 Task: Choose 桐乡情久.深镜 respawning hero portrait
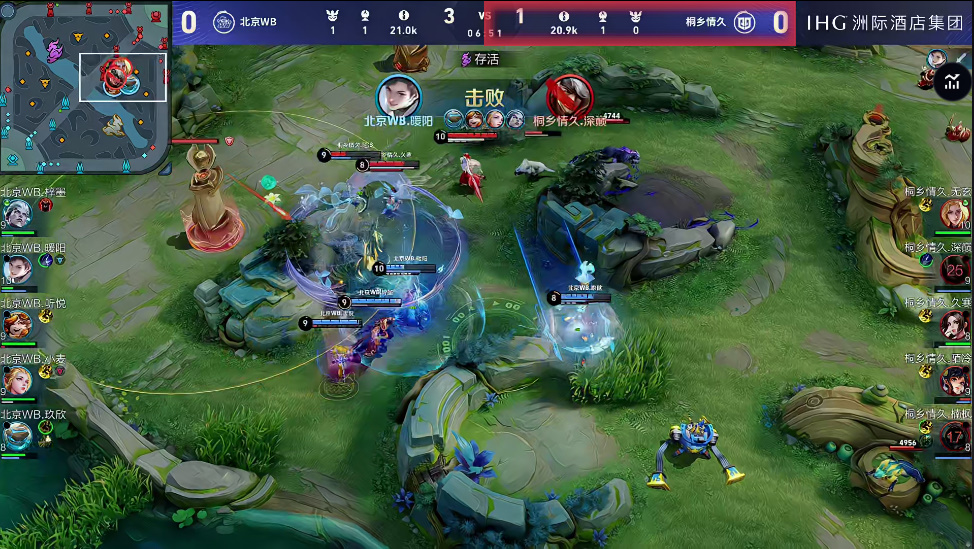coord(955,268)
